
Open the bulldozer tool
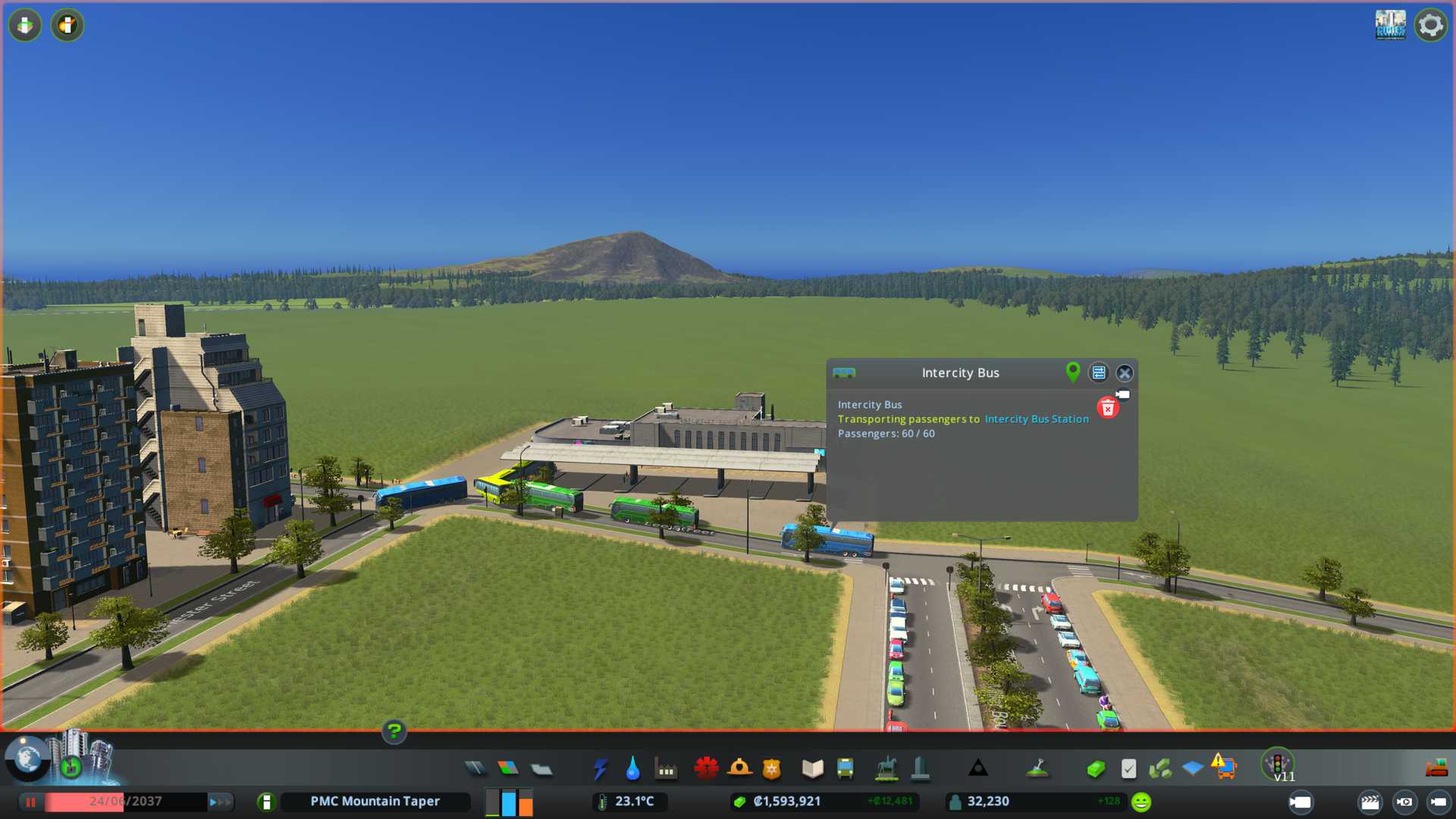click(1436, 769)
